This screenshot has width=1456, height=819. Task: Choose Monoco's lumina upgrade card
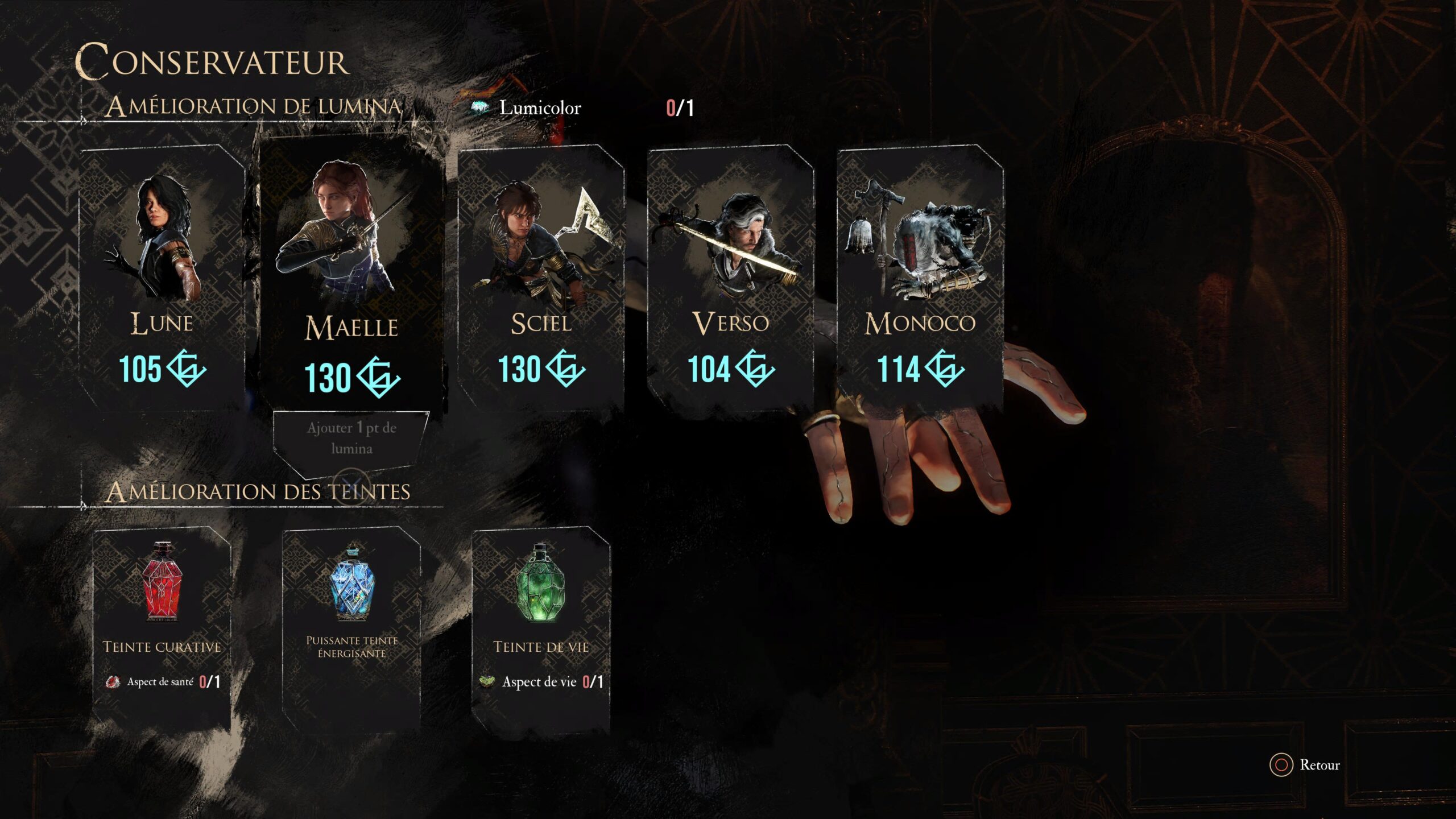pos(920,279)
